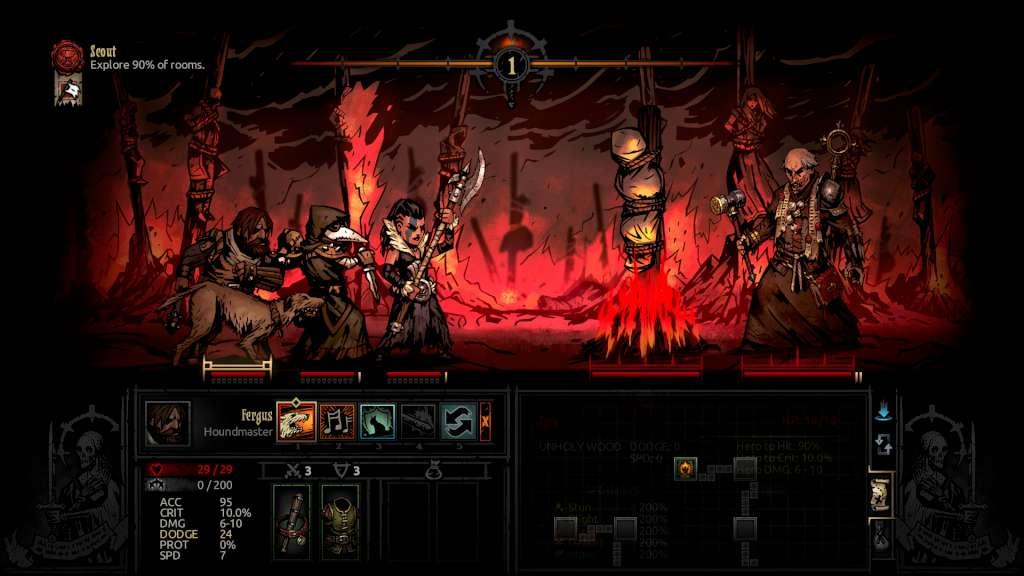Click the blue down-arrow icon
The image size is (1024, 576).
point(881,411)
